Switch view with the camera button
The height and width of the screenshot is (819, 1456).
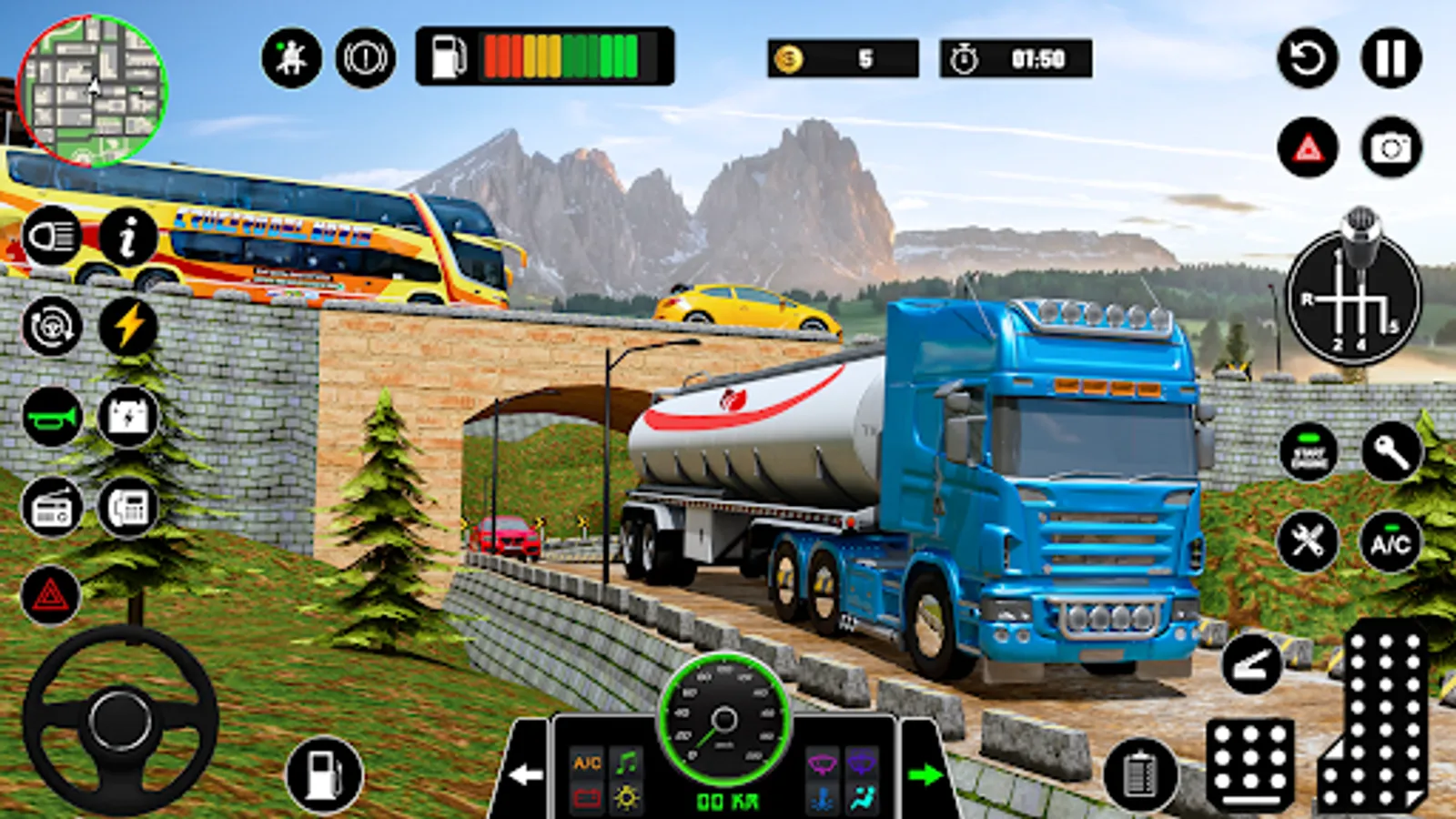[x=1390, y=147]
